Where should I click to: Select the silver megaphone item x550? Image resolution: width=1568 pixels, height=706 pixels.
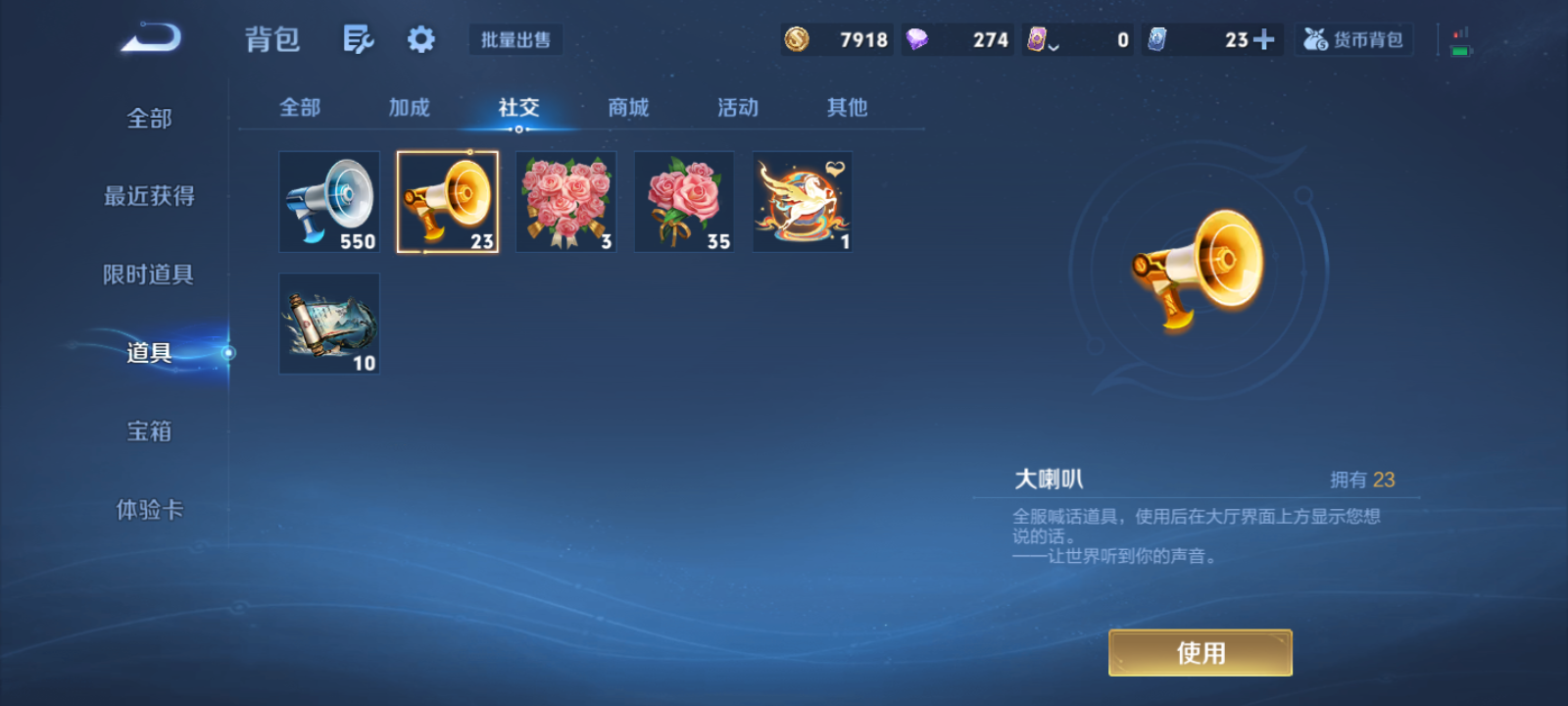point(328,201)
